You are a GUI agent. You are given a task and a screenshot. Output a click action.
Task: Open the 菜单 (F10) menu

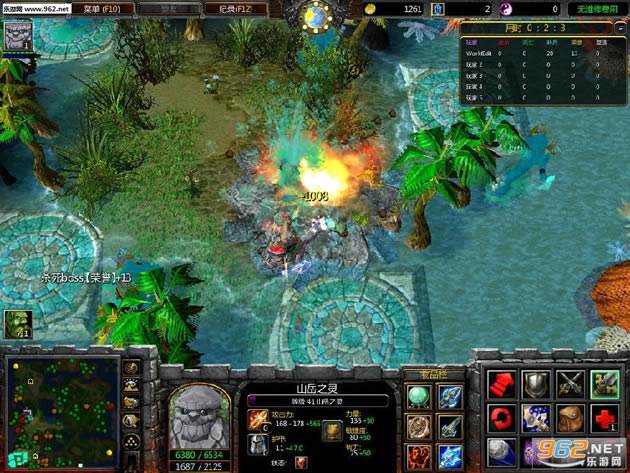(x=101, y=8)
